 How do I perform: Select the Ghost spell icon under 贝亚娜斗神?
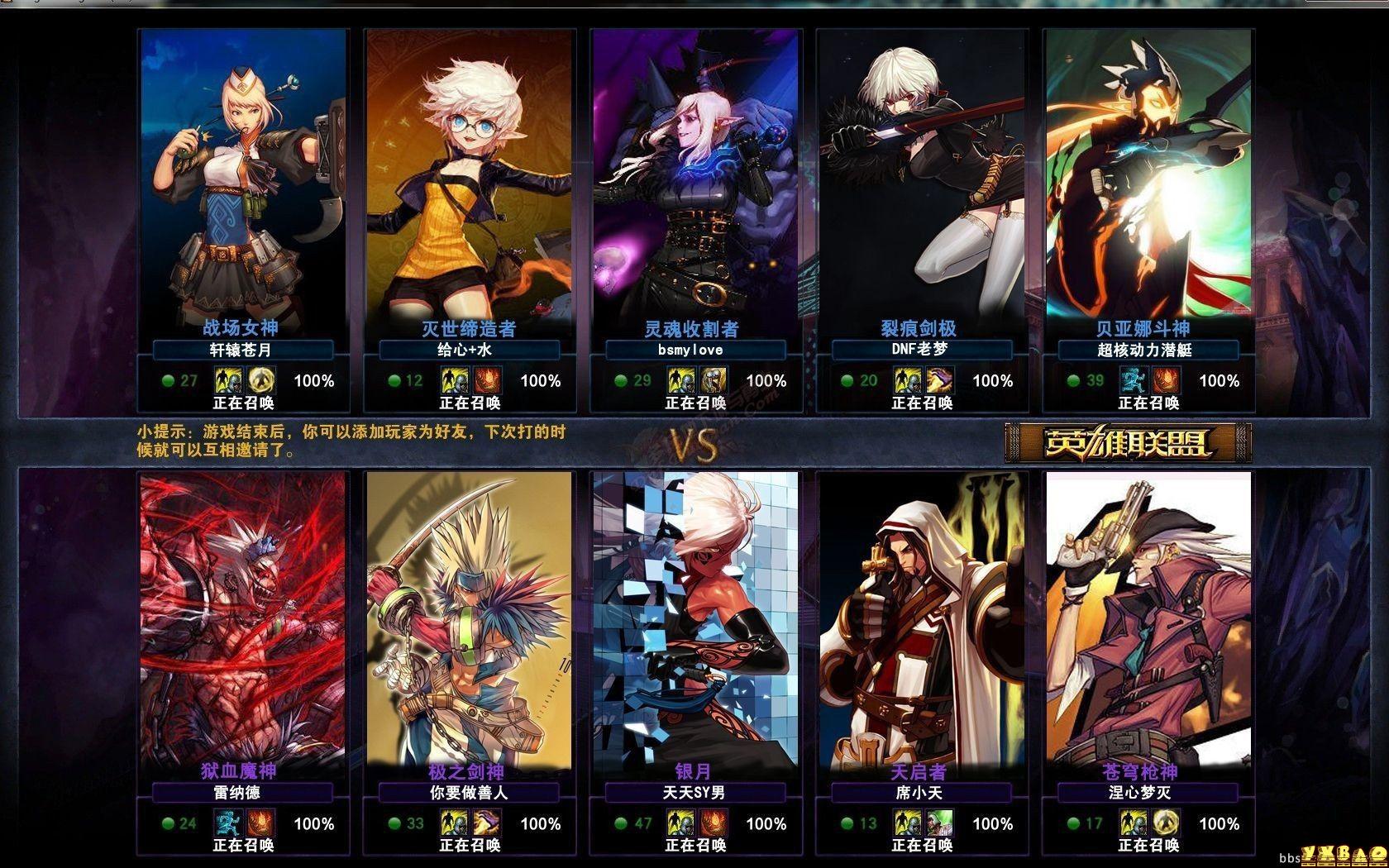point(1133,381)
